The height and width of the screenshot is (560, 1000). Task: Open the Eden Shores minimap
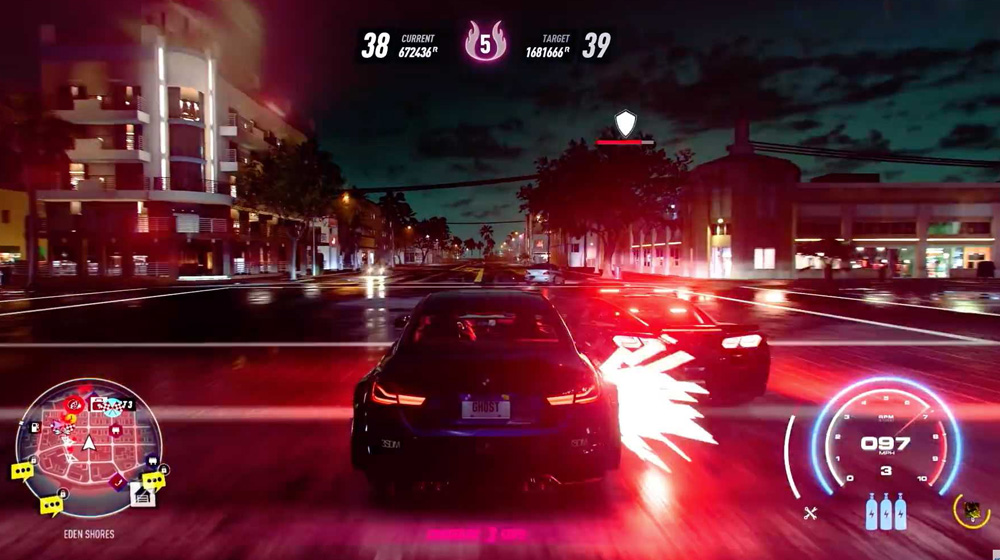click(x=88, y=447)
